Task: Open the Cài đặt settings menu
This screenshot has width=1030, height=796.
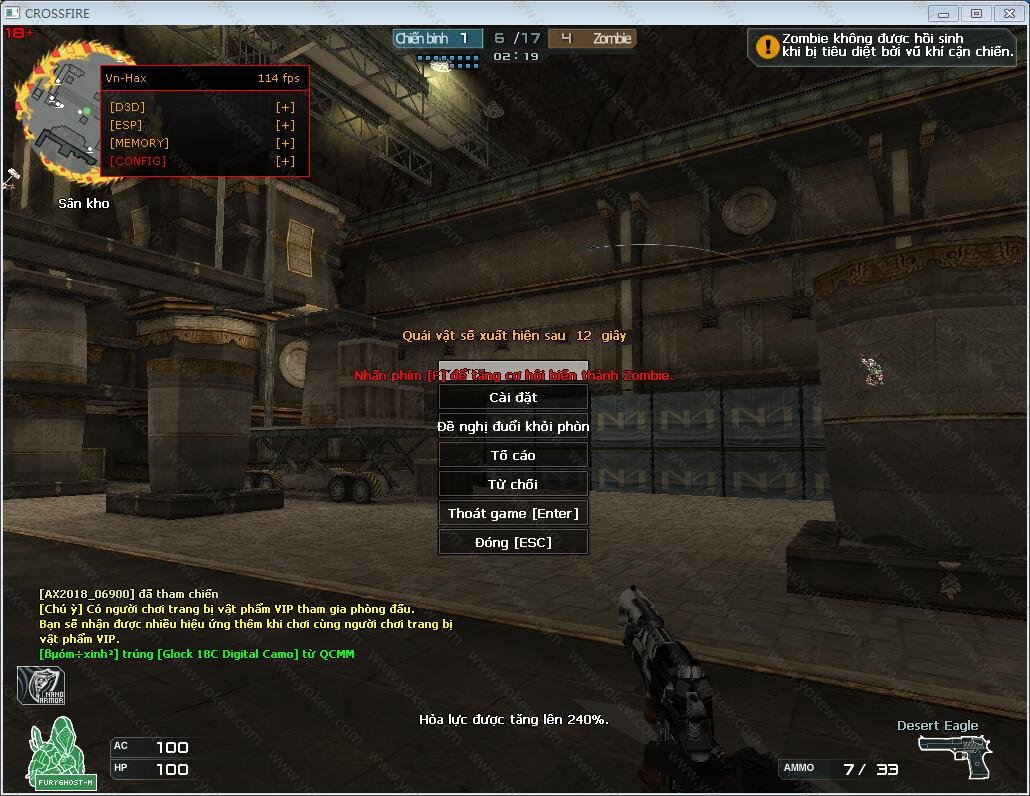Action: (513, 397)
